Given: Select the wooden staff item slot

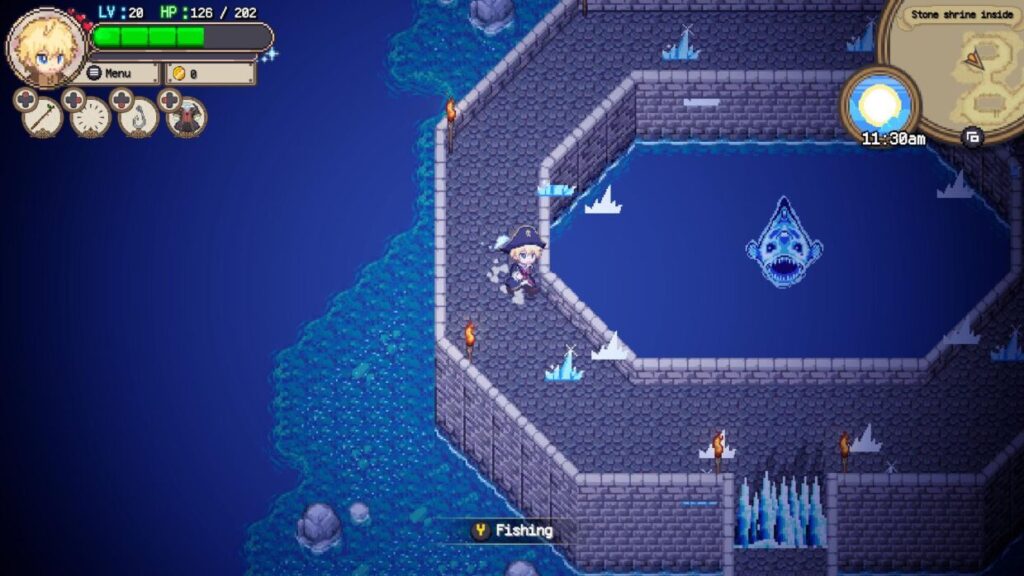Looking at the screenshot, I should pyautogui.click(x=42, y=118).
